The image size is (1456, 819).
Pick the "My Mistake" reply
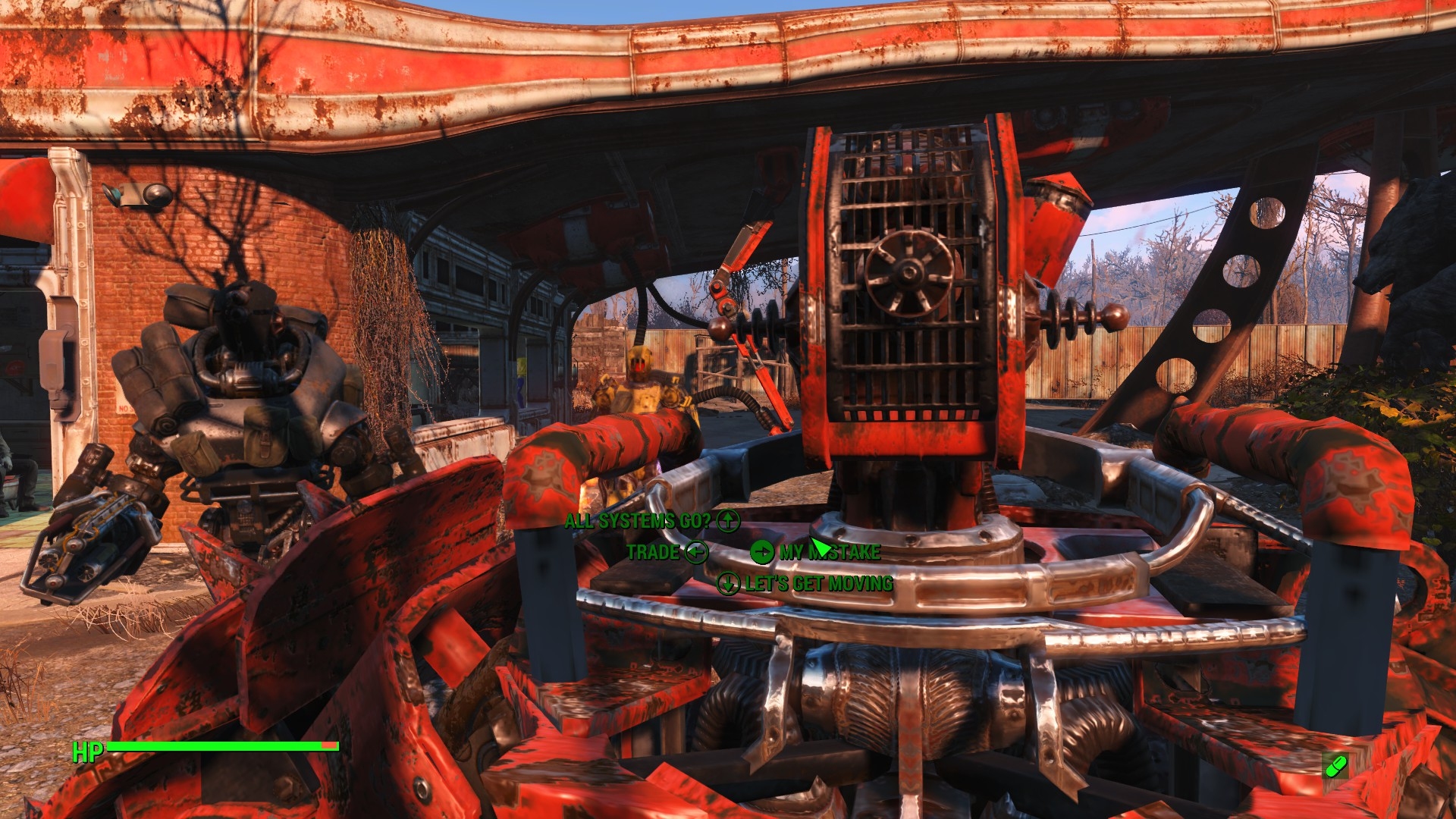830,552
